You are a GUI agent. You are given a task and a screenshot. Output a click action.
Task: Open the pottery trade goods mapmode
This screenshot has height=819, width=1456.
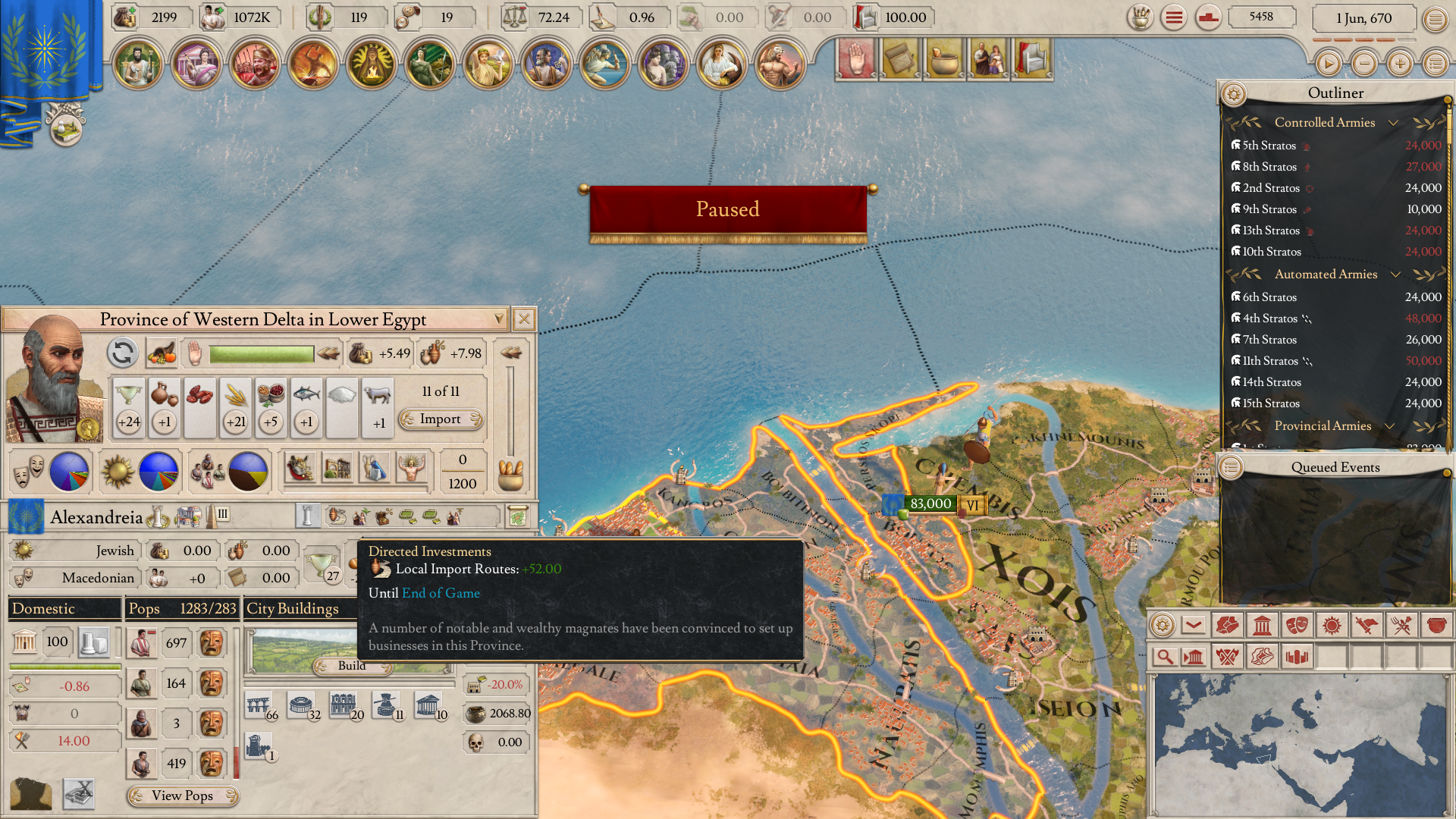pos(1436,626)
